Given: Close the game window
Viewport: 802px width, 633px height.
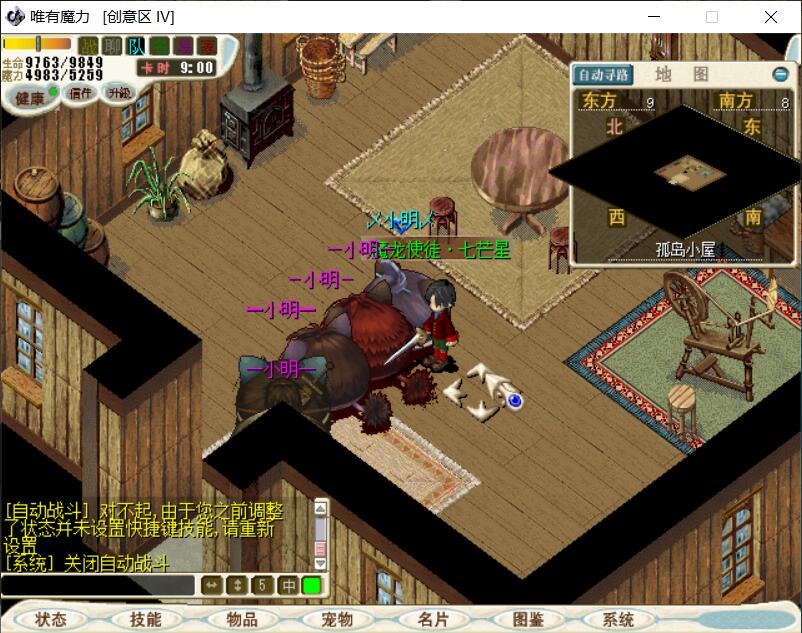Looking at the screenshot, I should pos(771,17).
